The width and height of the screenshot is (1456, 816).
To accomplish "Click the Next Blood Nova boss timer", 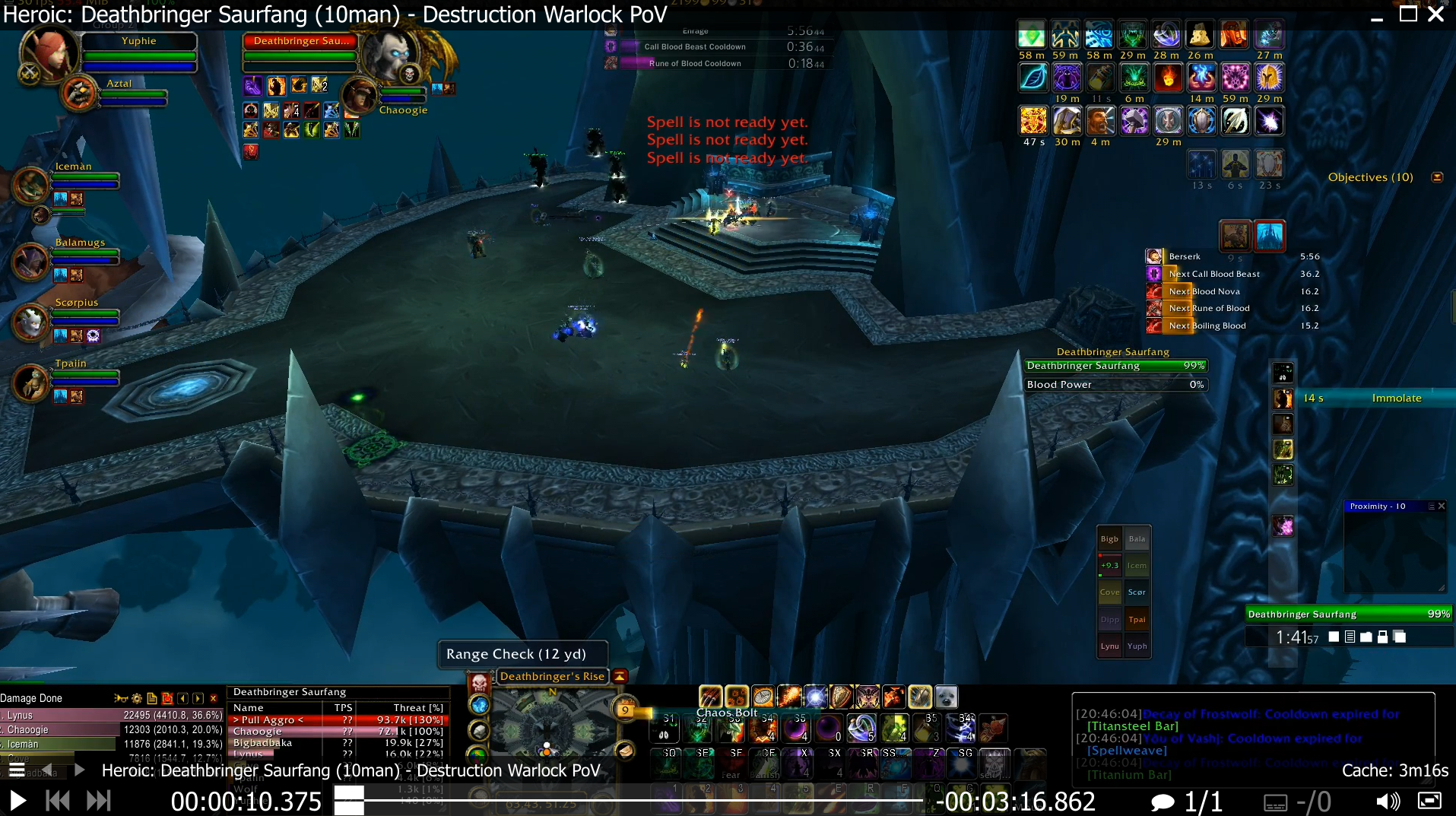I will pos(1232,291).
